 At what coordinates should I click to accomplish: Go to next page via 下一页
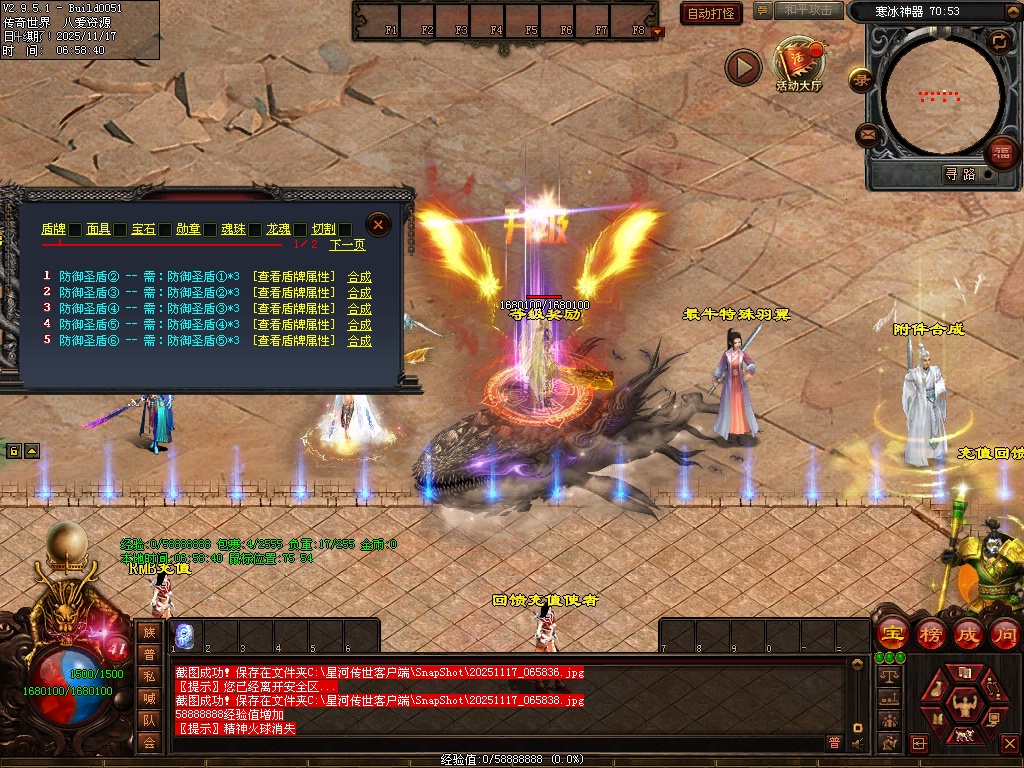tap(347, 244)
